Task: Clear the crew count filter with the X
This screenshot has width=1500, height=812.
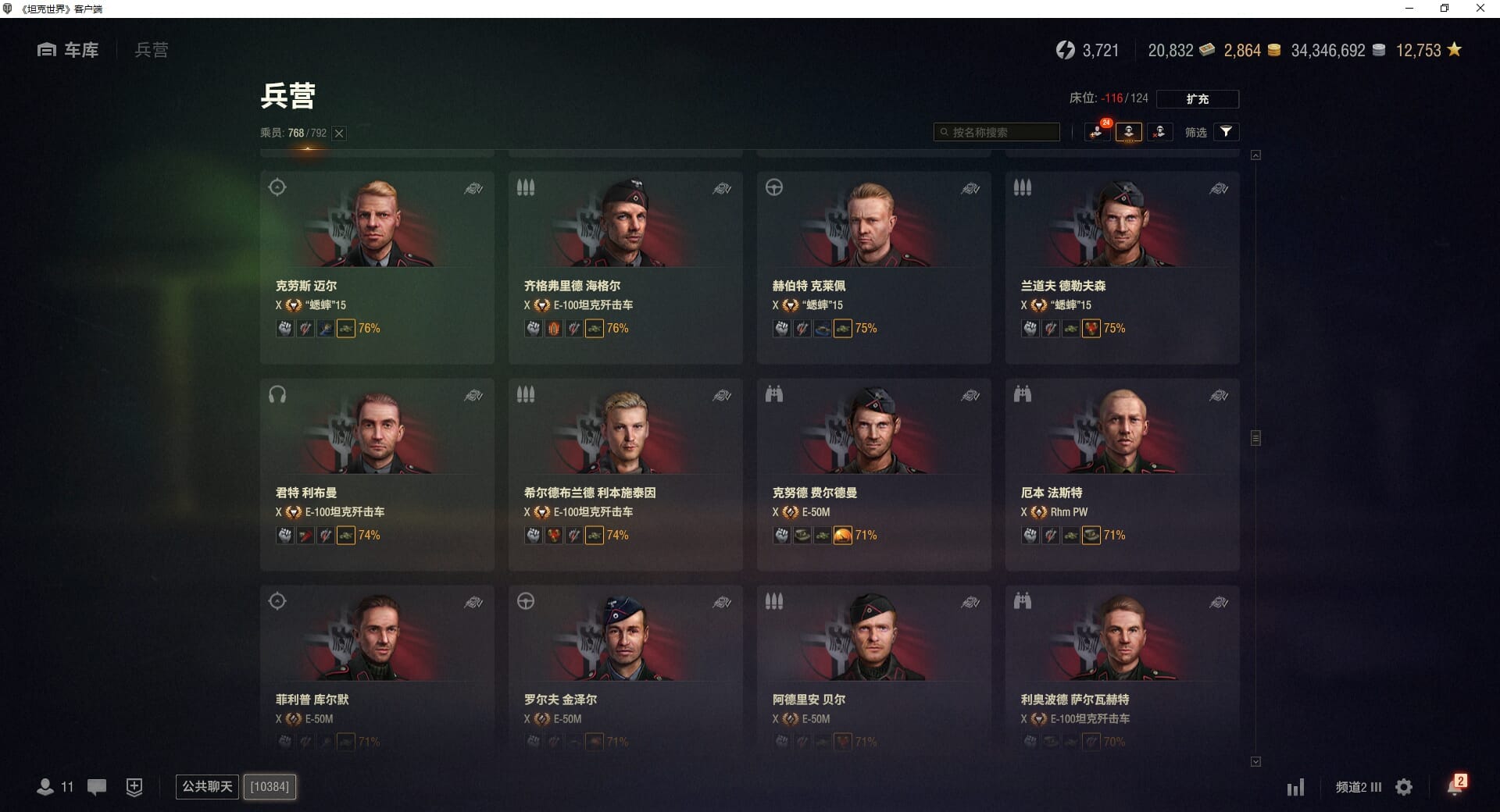Action: pyautogui.click(x=339, y=134)
